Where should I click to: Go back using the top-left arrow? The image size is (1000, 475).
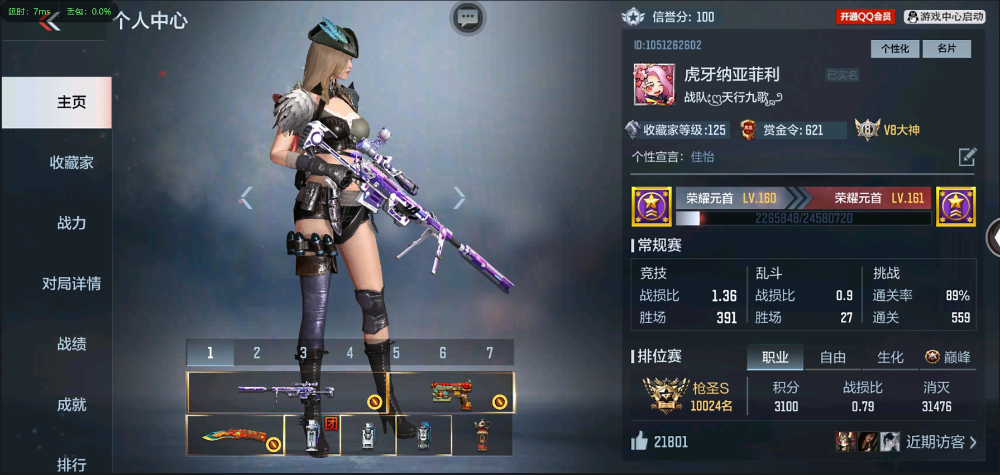coord(50,22)
